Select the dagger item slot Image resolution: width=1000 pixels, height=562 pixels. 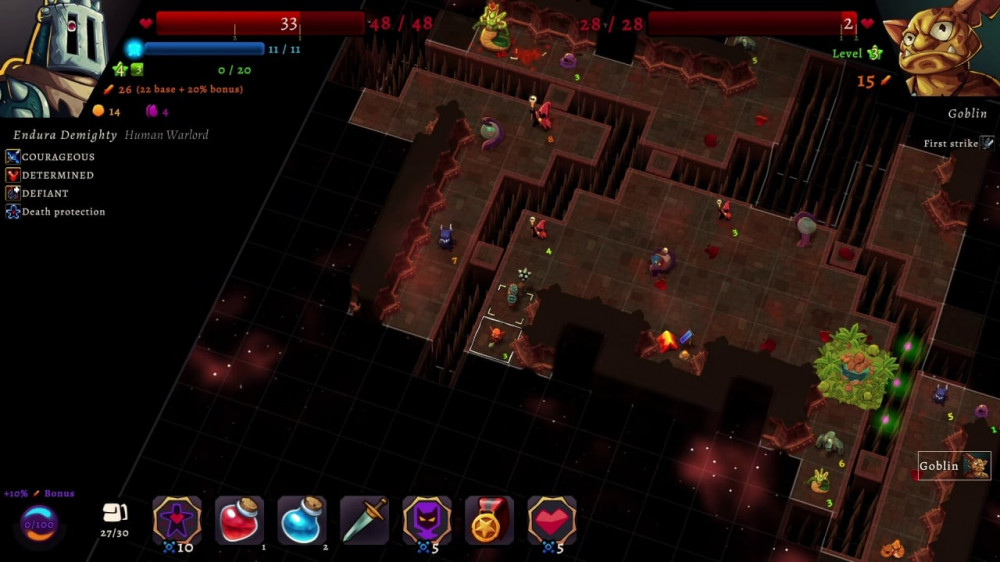tap(364, 521)
